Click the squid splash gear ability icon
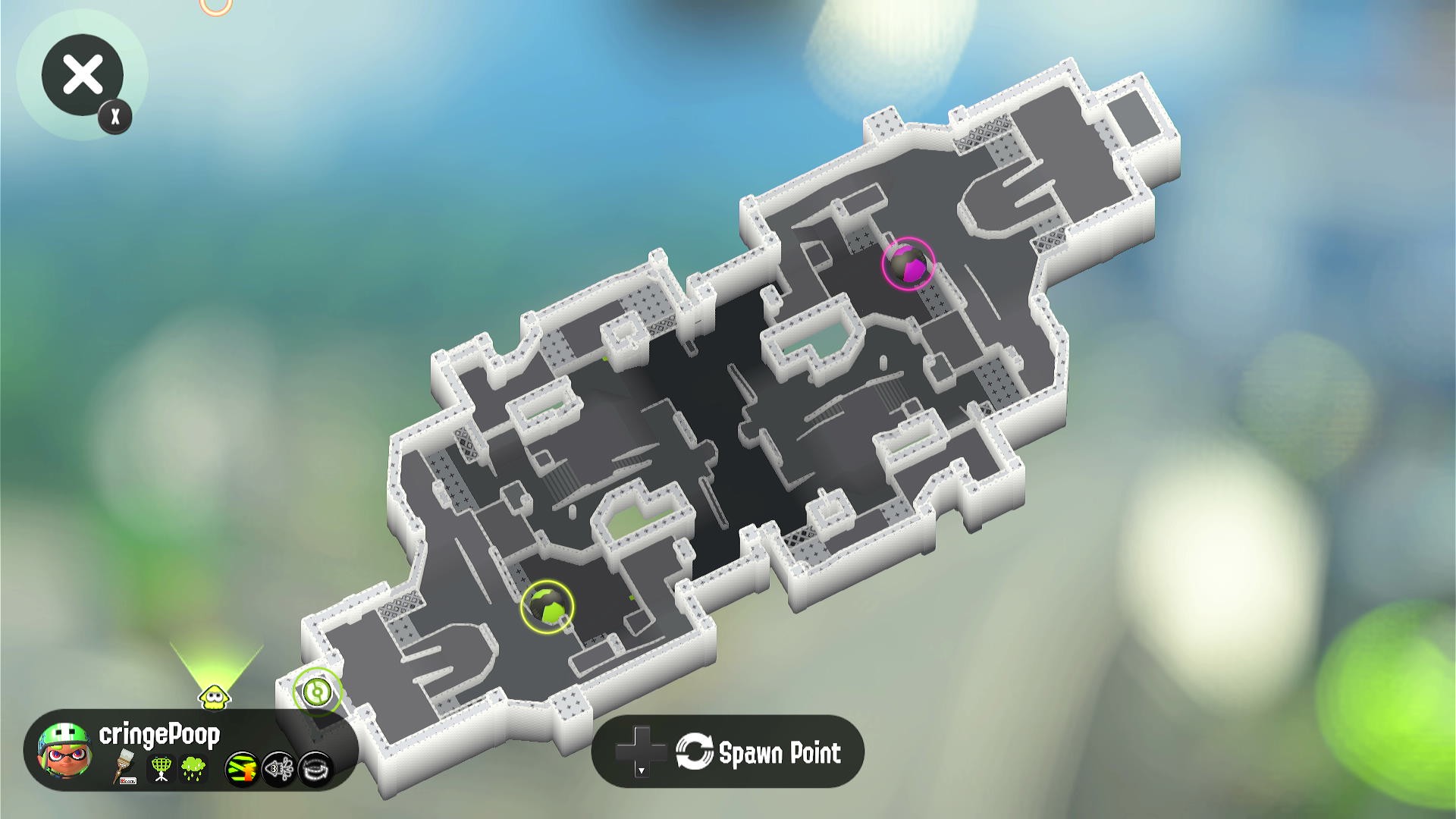The height and width of the screenshot is (819, 1456). coord(279,770)
